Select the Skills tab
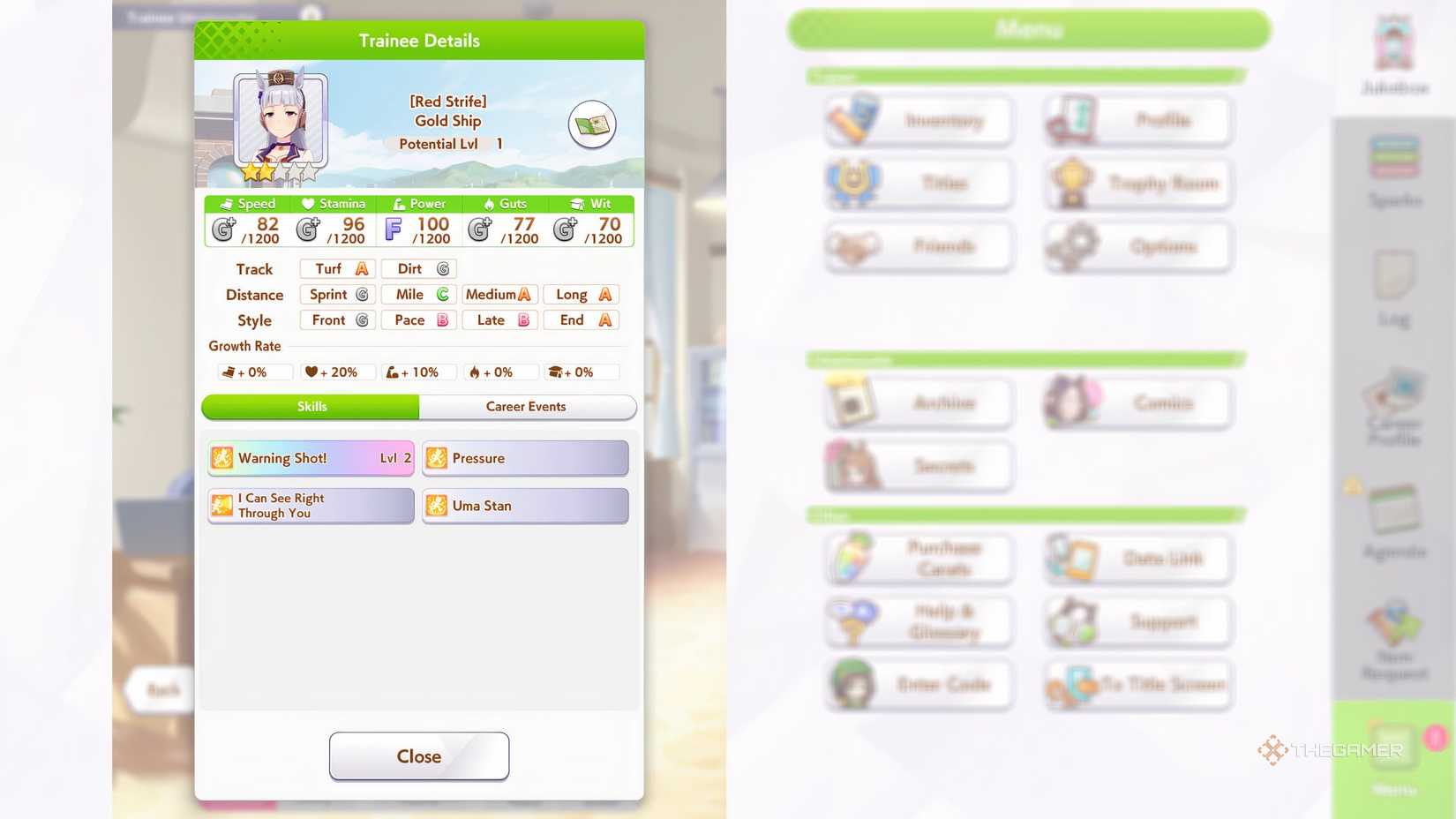 point(311,407)
